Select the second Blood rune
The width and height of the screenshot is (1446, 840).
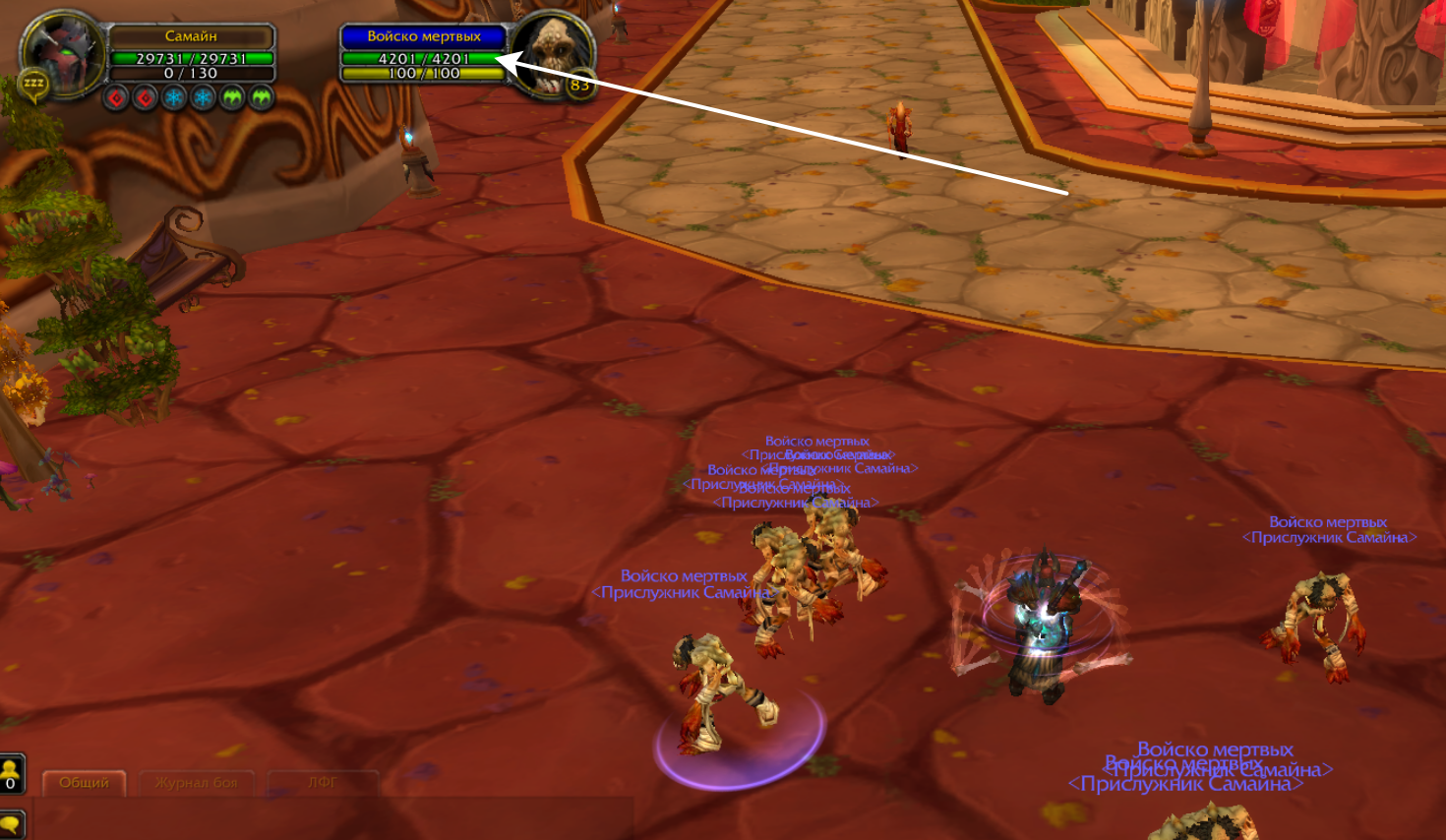[145, 98]
